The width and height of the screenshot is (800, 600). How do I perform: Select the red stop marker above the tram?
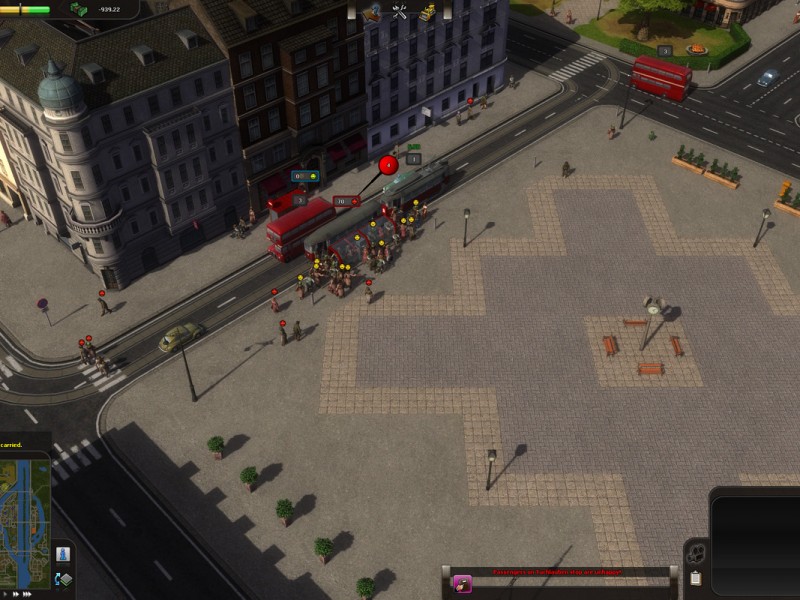click(x=389, y=164)
